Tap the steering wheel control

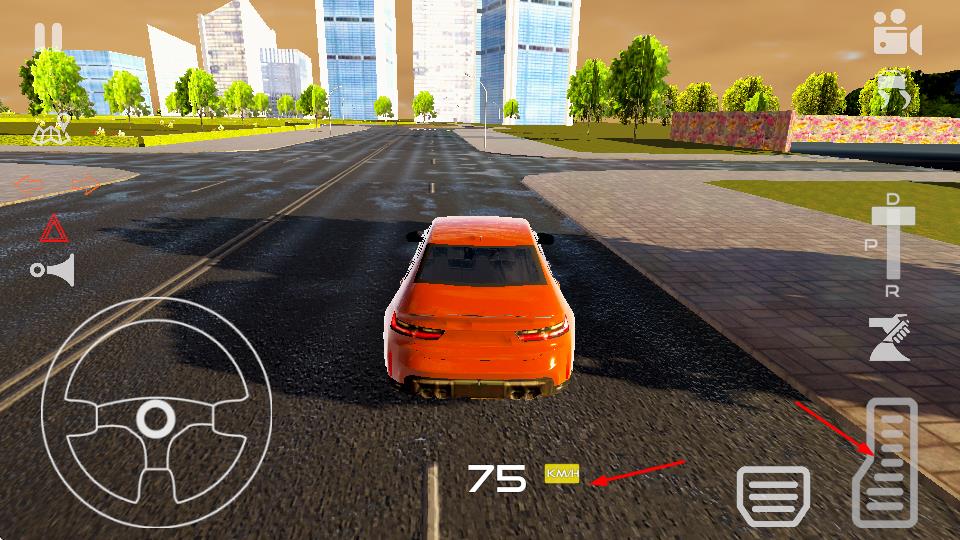156,414
